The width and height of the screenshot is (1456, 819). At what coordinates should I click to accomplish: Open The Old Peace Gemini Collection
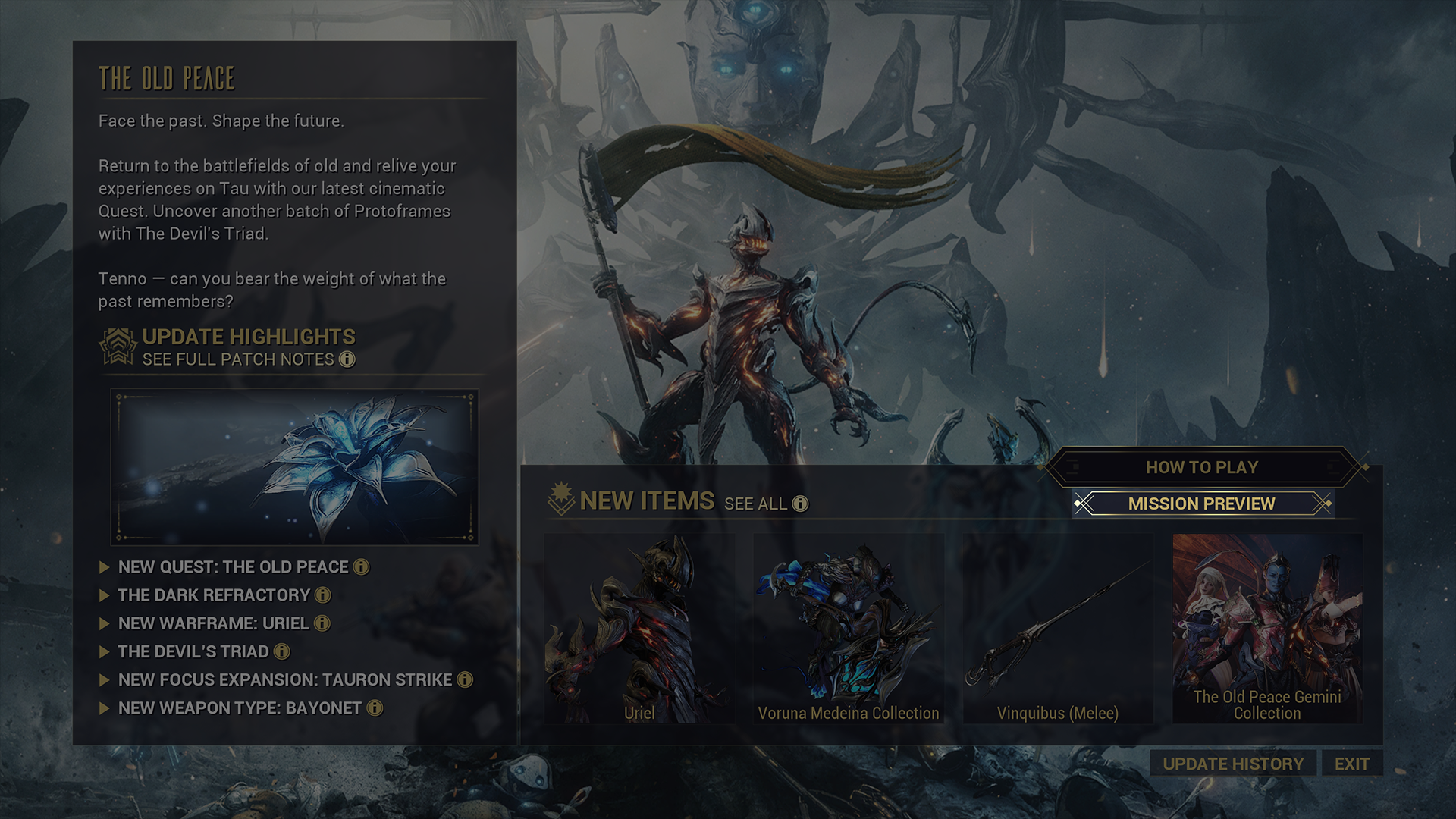click(1267, 628)
